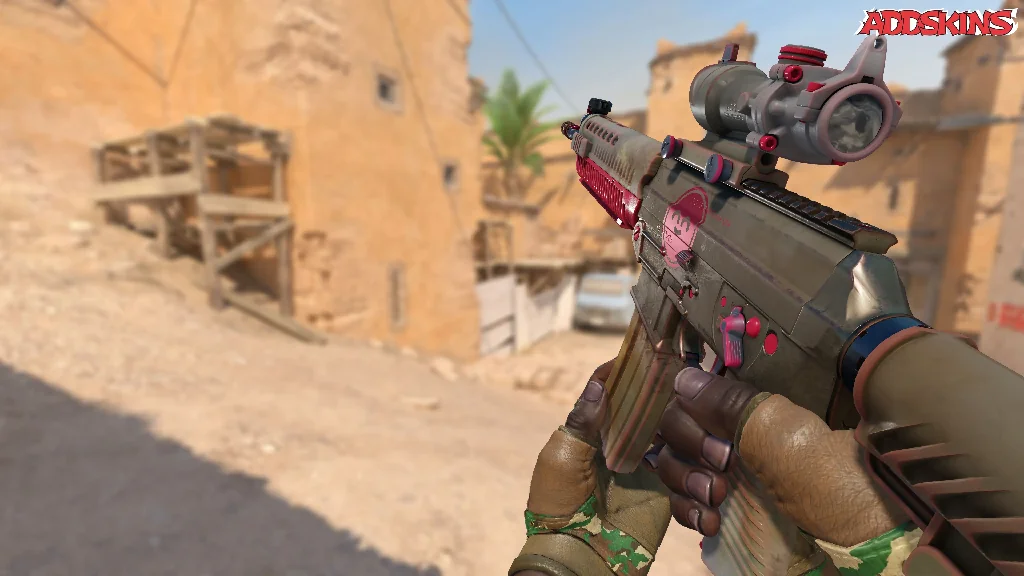
Task: Click the ADDSKINS logo watermark
Action: point(937,23)
